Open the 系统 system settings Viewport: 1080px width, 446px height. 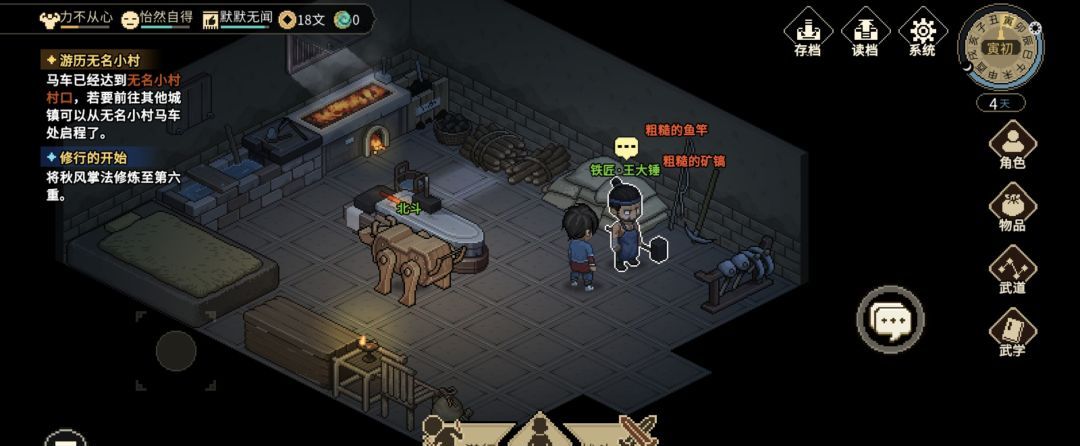[922, 33]
